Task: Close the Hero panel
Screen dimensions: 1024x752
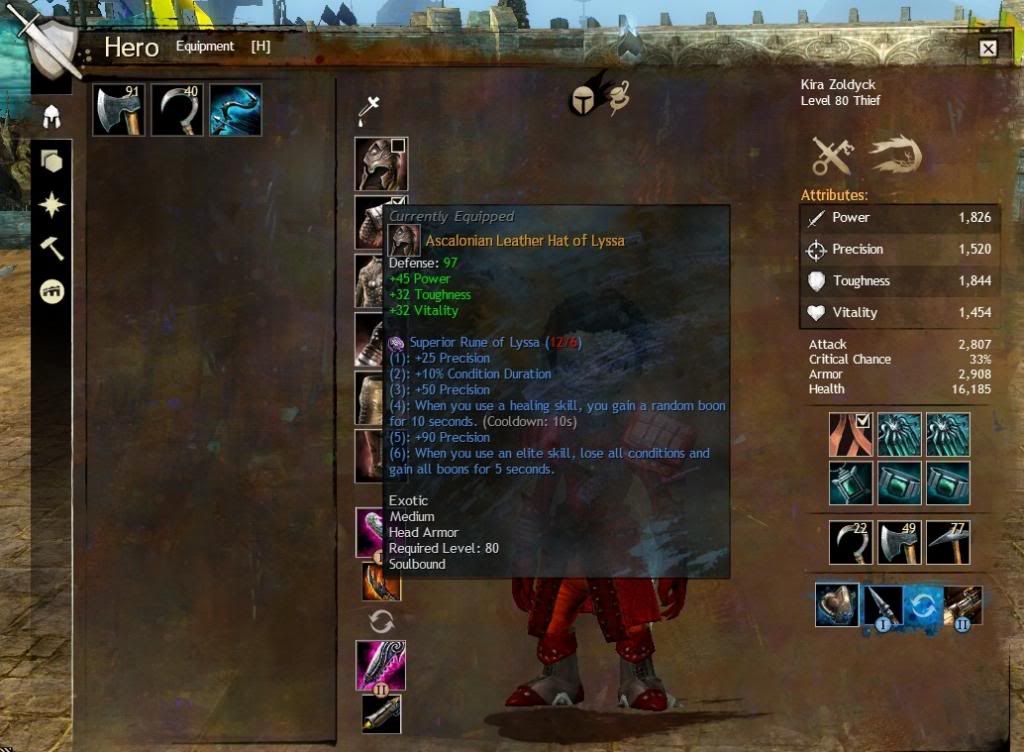Action: point(988,48)
